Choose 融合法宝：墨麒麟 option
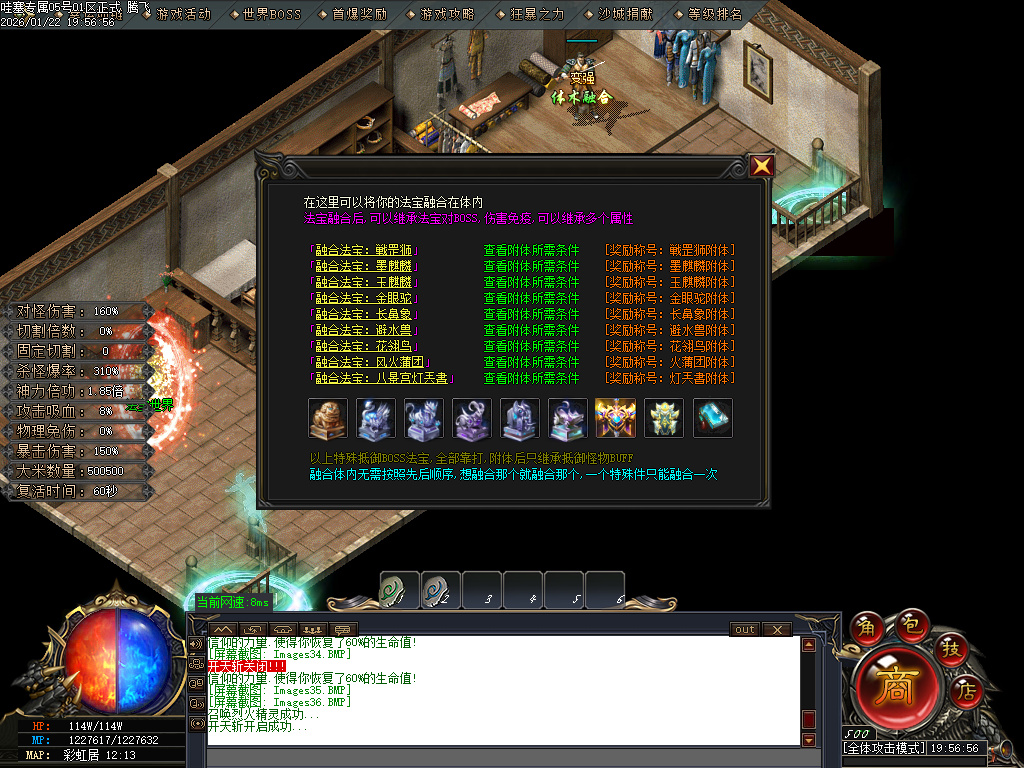The height and width of the screenshot is (768, 1024). pyautogui.click(x=366, y=266)
